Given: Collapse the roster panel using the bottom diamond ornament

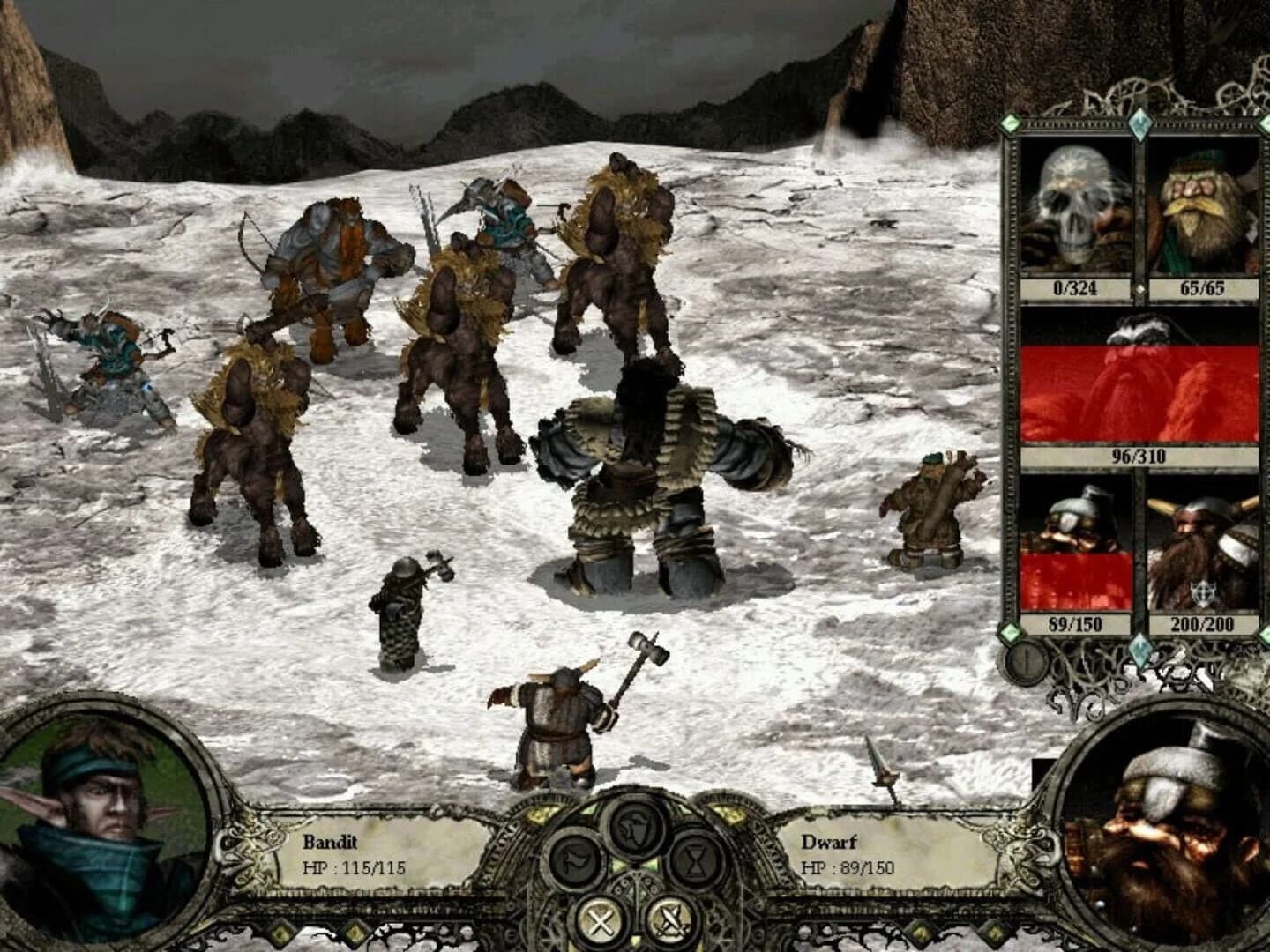Looking at the screenshot, I should click(1139, 649).
